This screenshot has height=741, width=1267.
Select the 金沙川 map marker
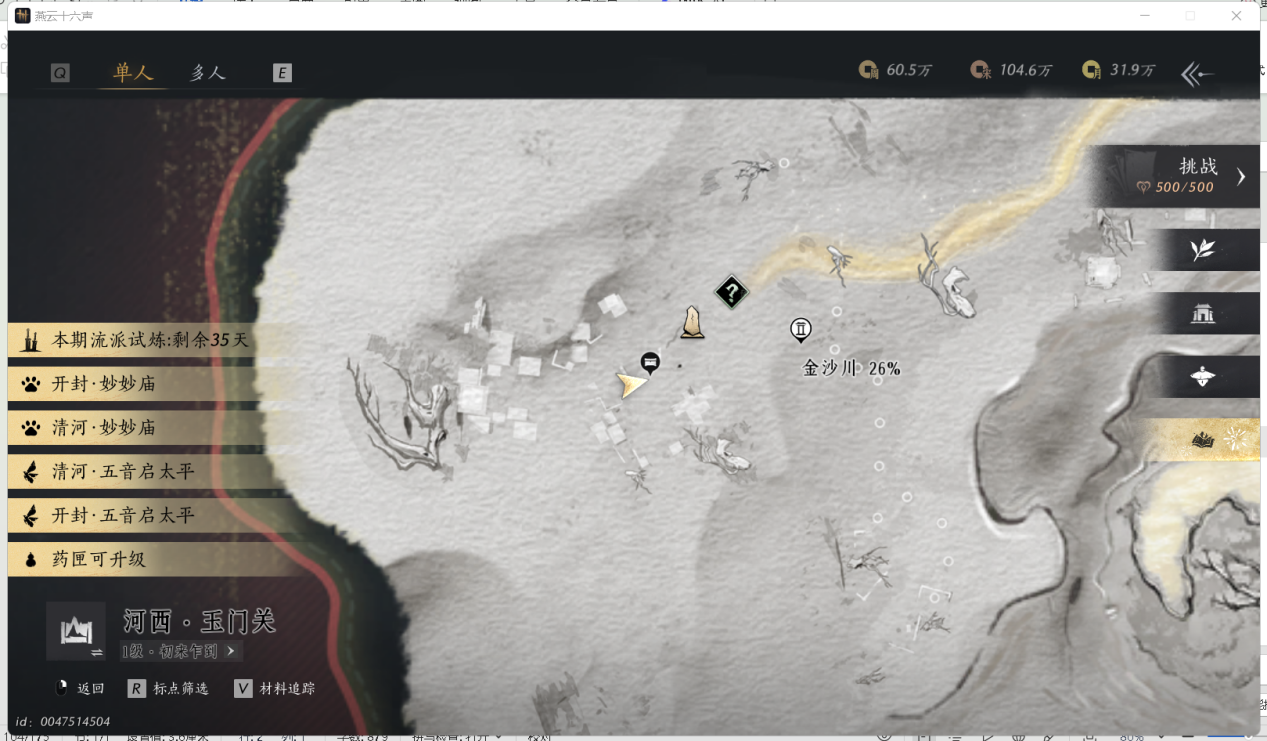point(800,329)
